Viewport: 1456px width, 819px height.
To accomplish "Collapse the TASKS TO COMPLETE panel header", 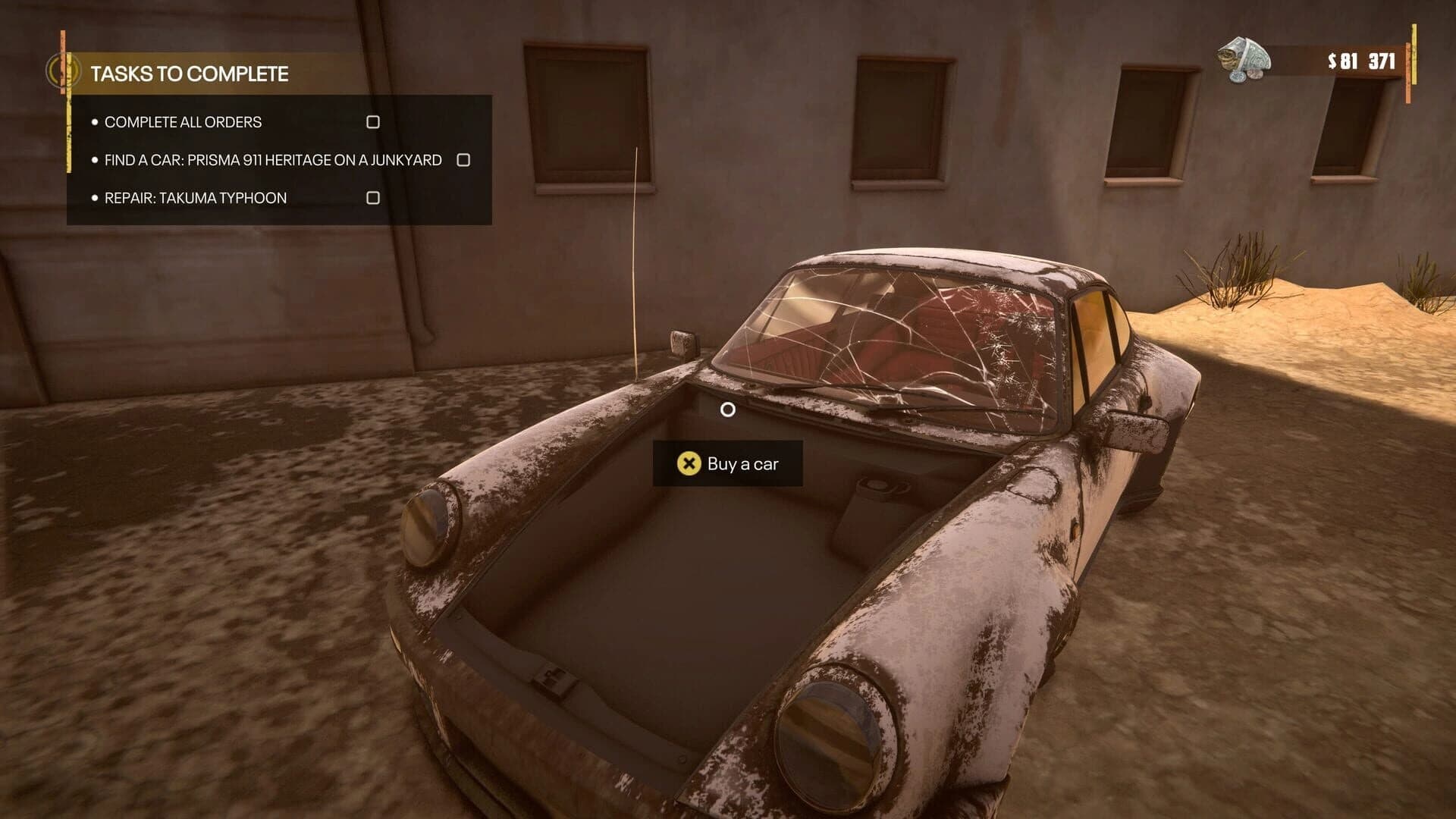I will pos(192,74).
